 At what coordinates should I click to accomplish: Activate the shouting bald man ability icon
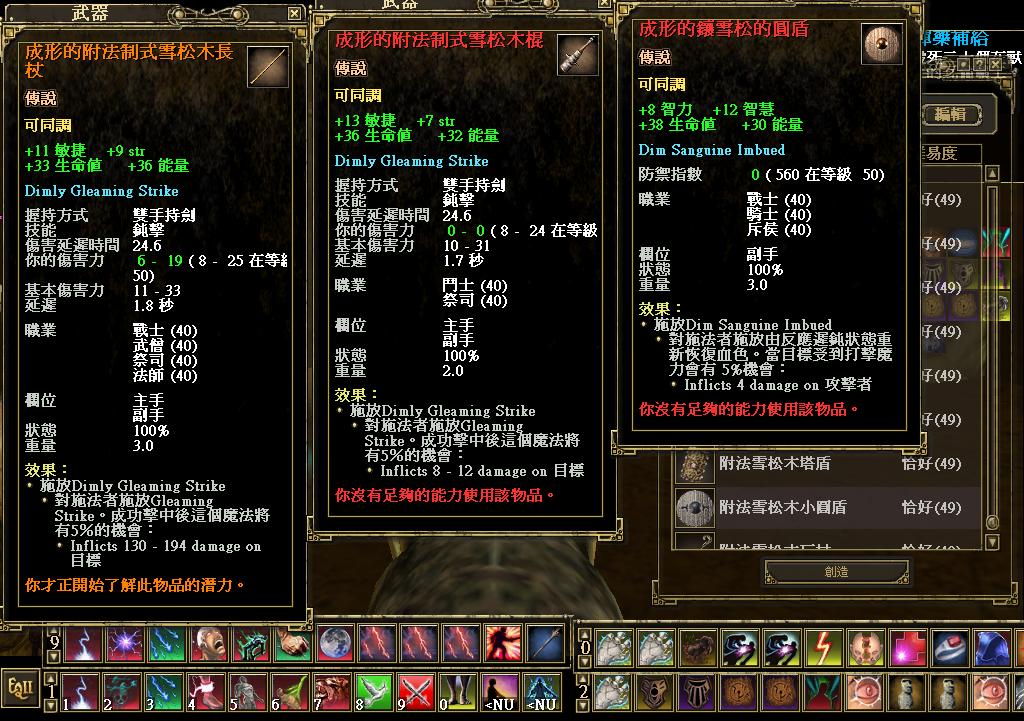[x=209, y=644]
